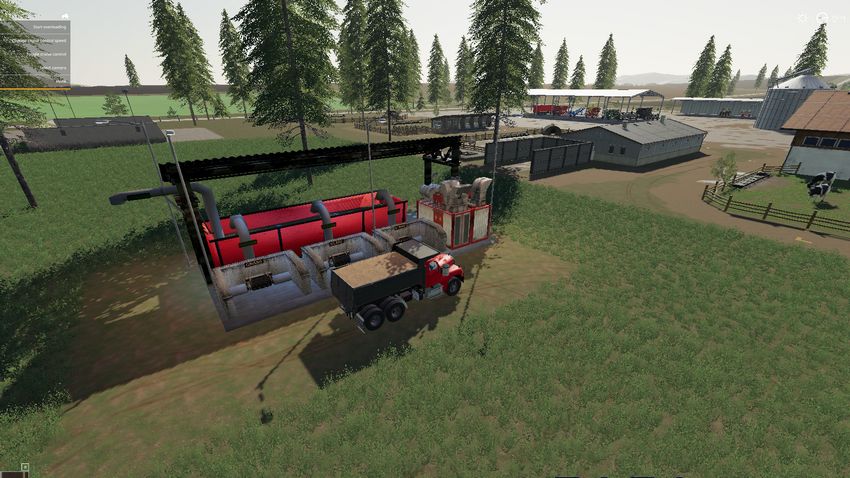
Task: Click the small square icon above the minimap
Action: 25,467
